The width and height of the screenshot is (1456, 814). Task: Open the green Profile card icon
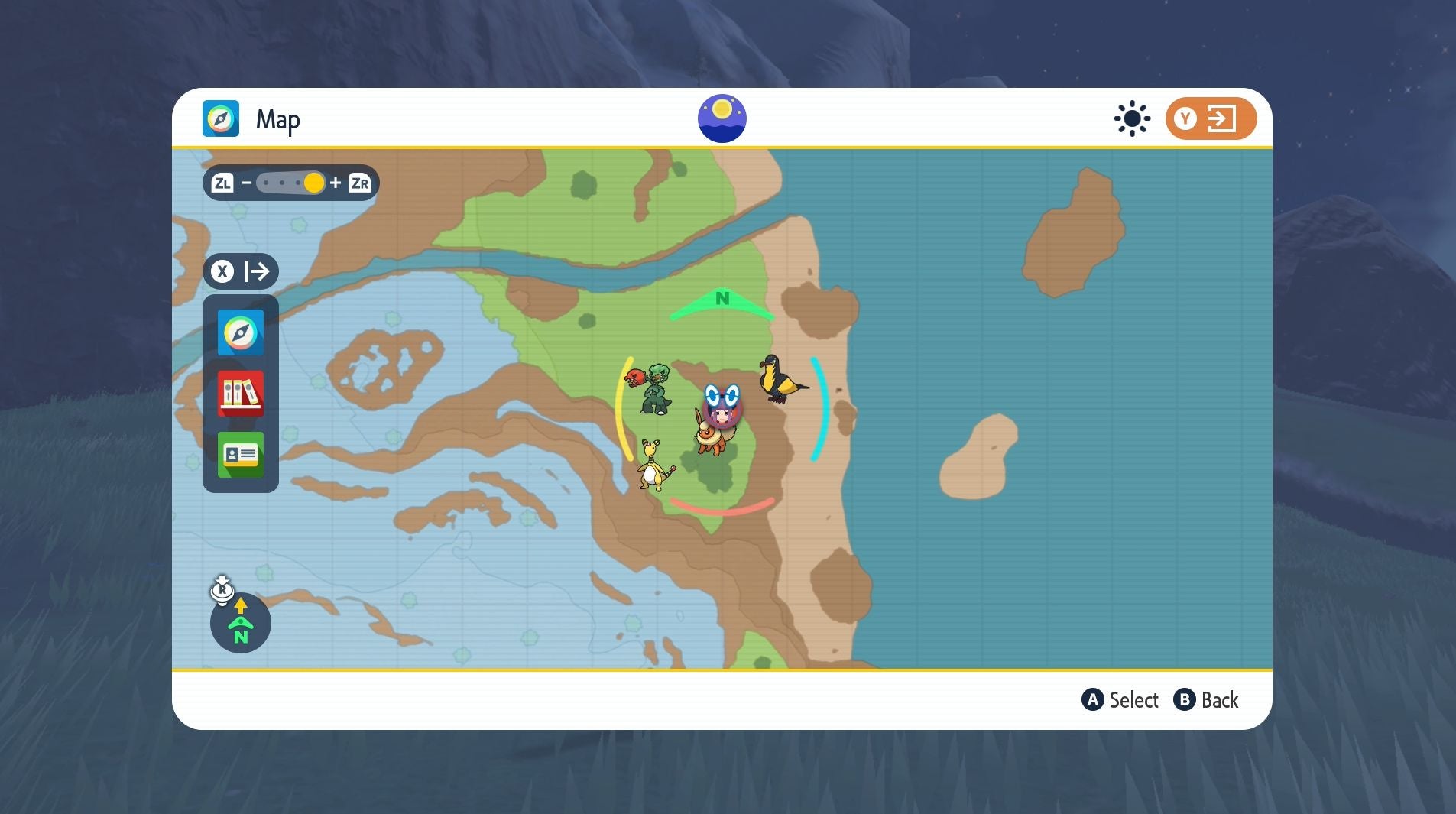point(240,455)
